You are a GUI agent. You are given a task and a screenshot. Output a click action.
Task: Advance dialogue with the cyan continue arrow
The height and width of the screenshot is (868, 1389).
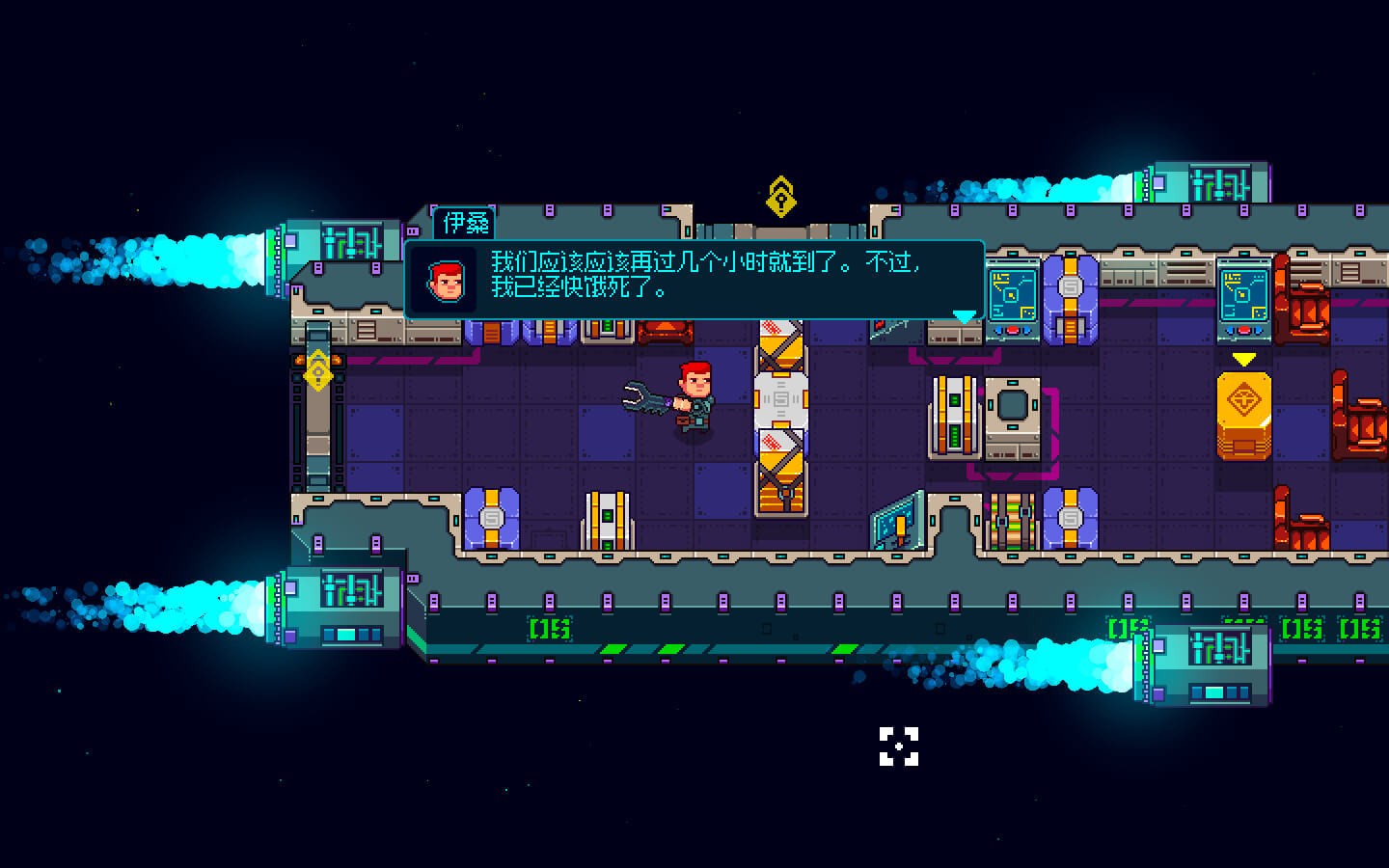pos(964,316)
